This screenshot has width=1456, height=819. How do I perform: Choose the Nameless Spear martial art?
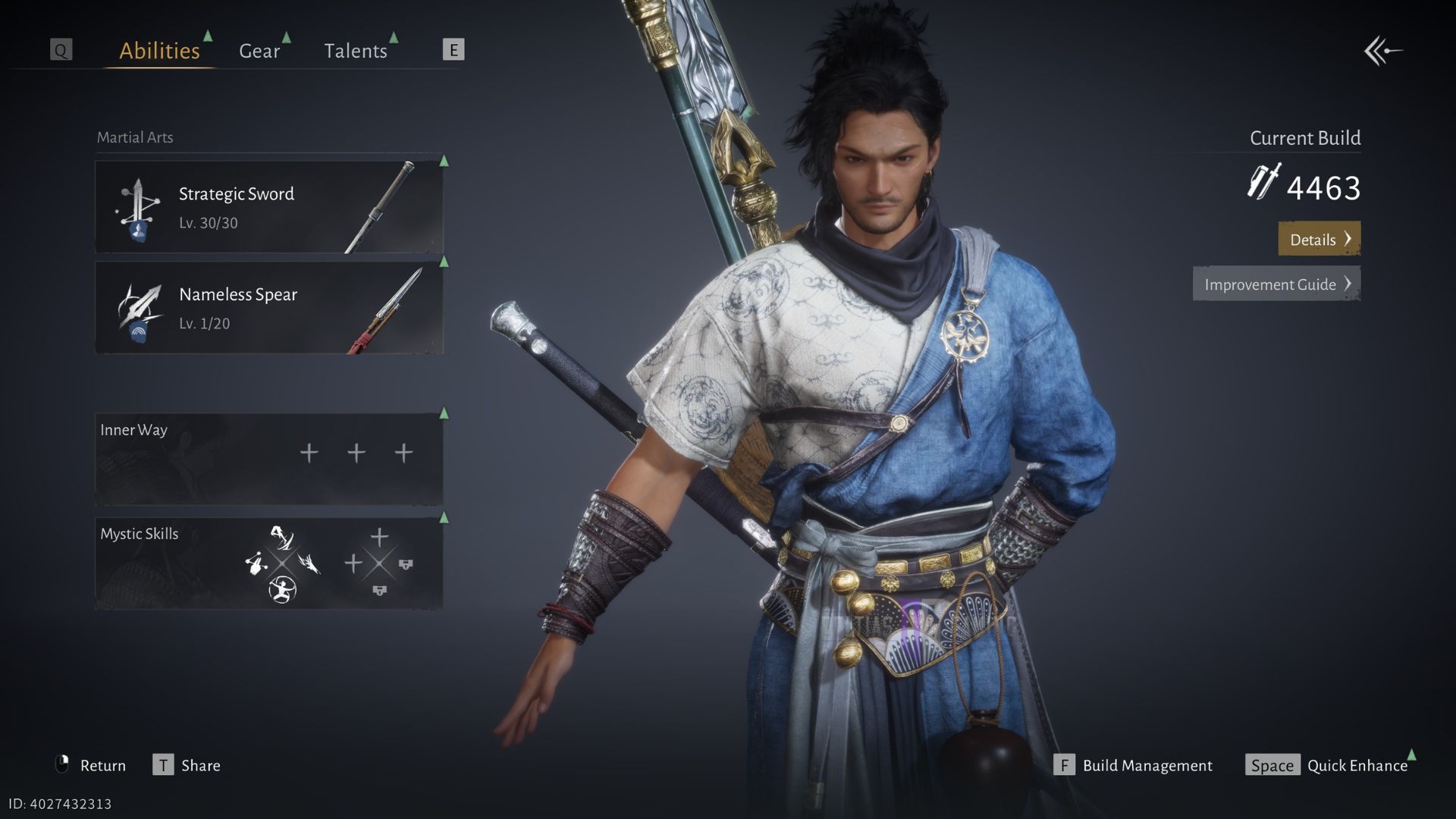coord(268,308)
